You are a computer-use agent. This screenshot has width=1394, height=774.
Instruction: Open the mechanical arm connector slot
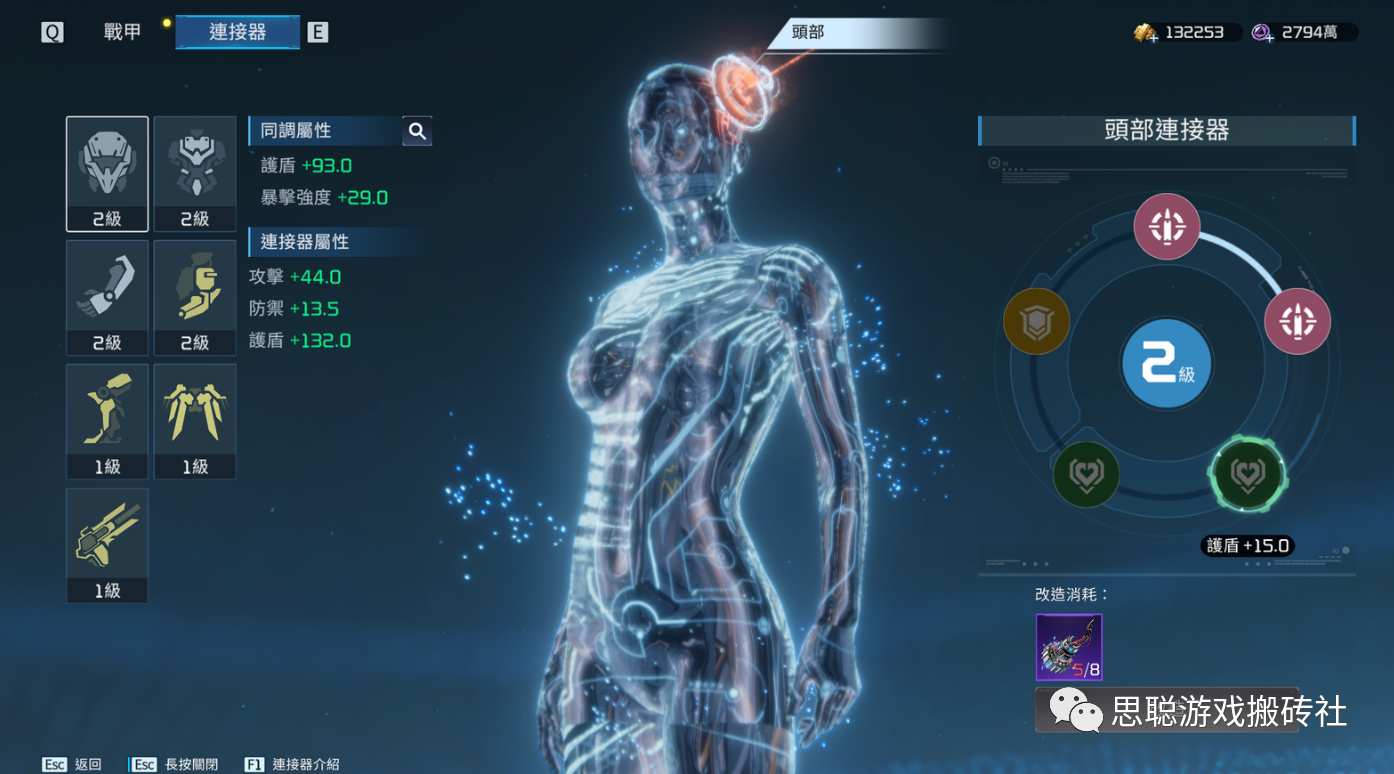coord(107,297)
